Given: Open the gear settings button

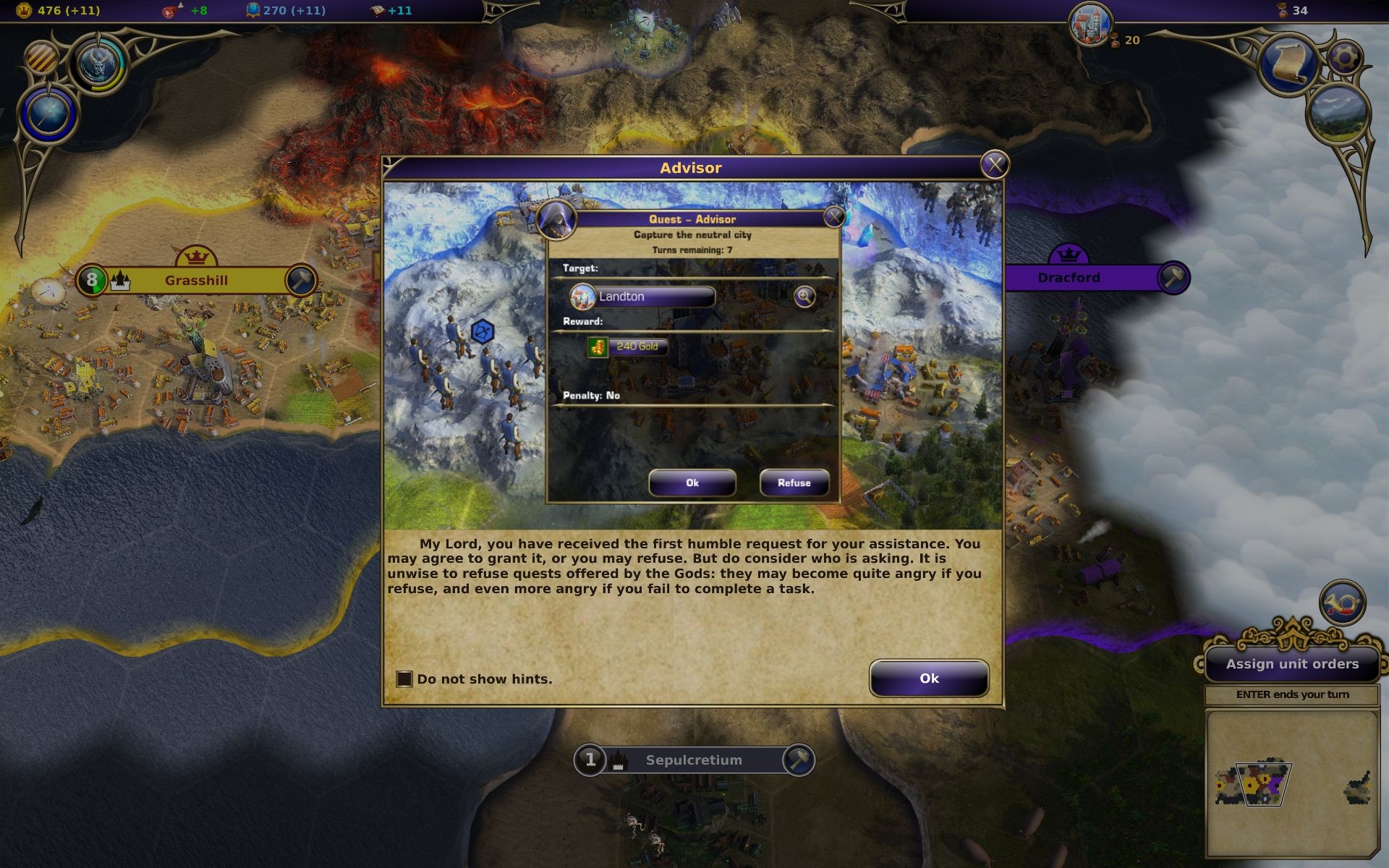Looking at the screenshot, I should click(x=1345, y=57).
